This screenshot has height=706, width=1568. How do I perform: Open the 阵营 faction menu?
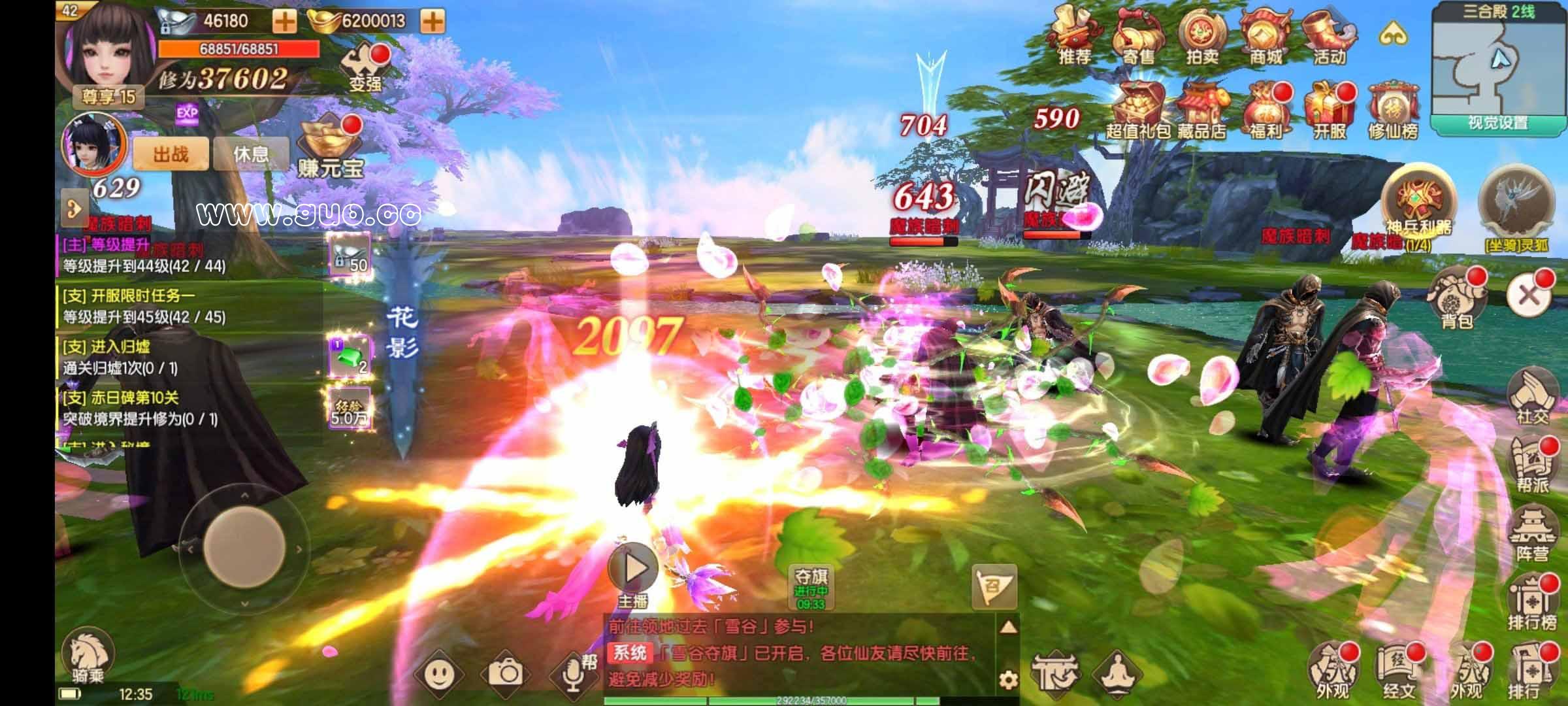1532,535
